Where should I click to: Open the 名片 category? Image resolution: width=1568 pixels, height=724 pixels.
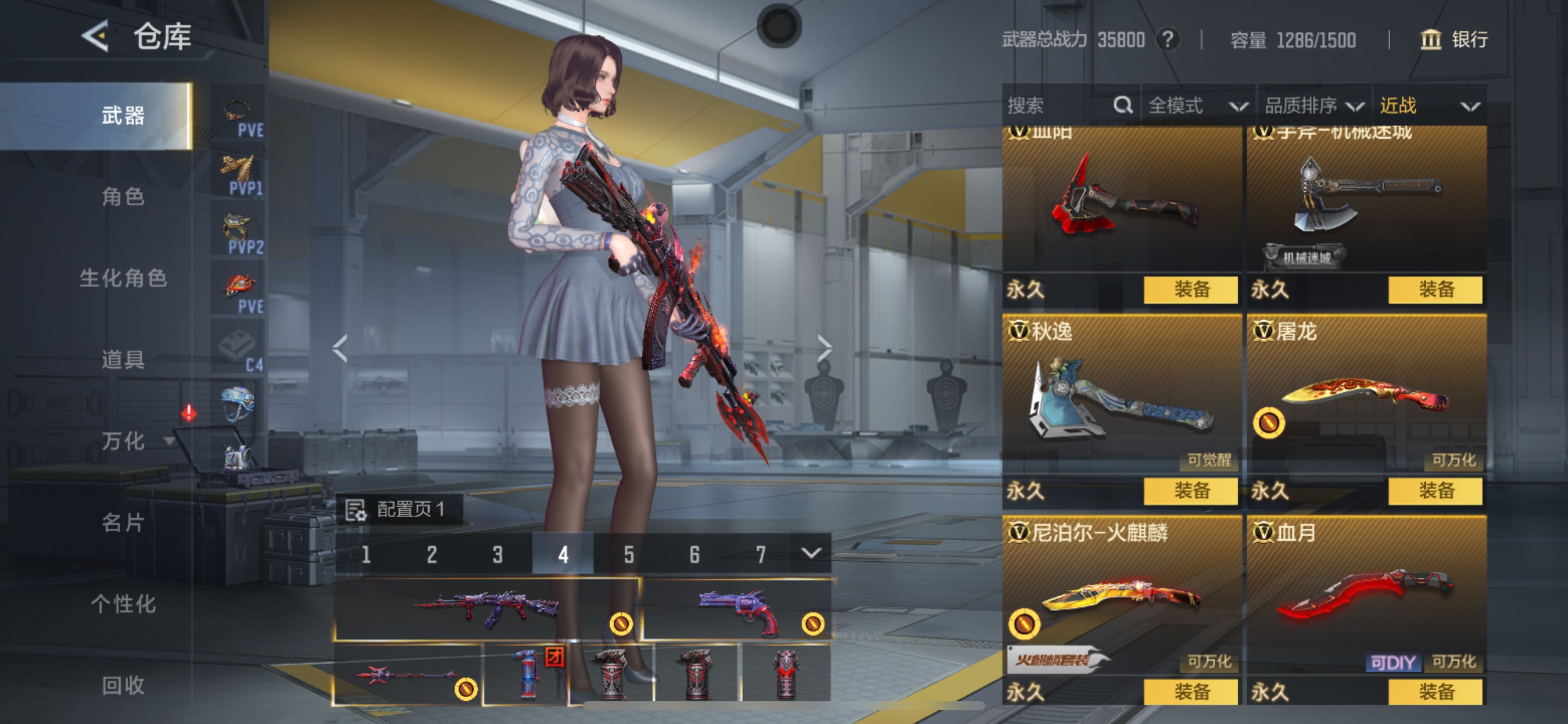[123, 523]
